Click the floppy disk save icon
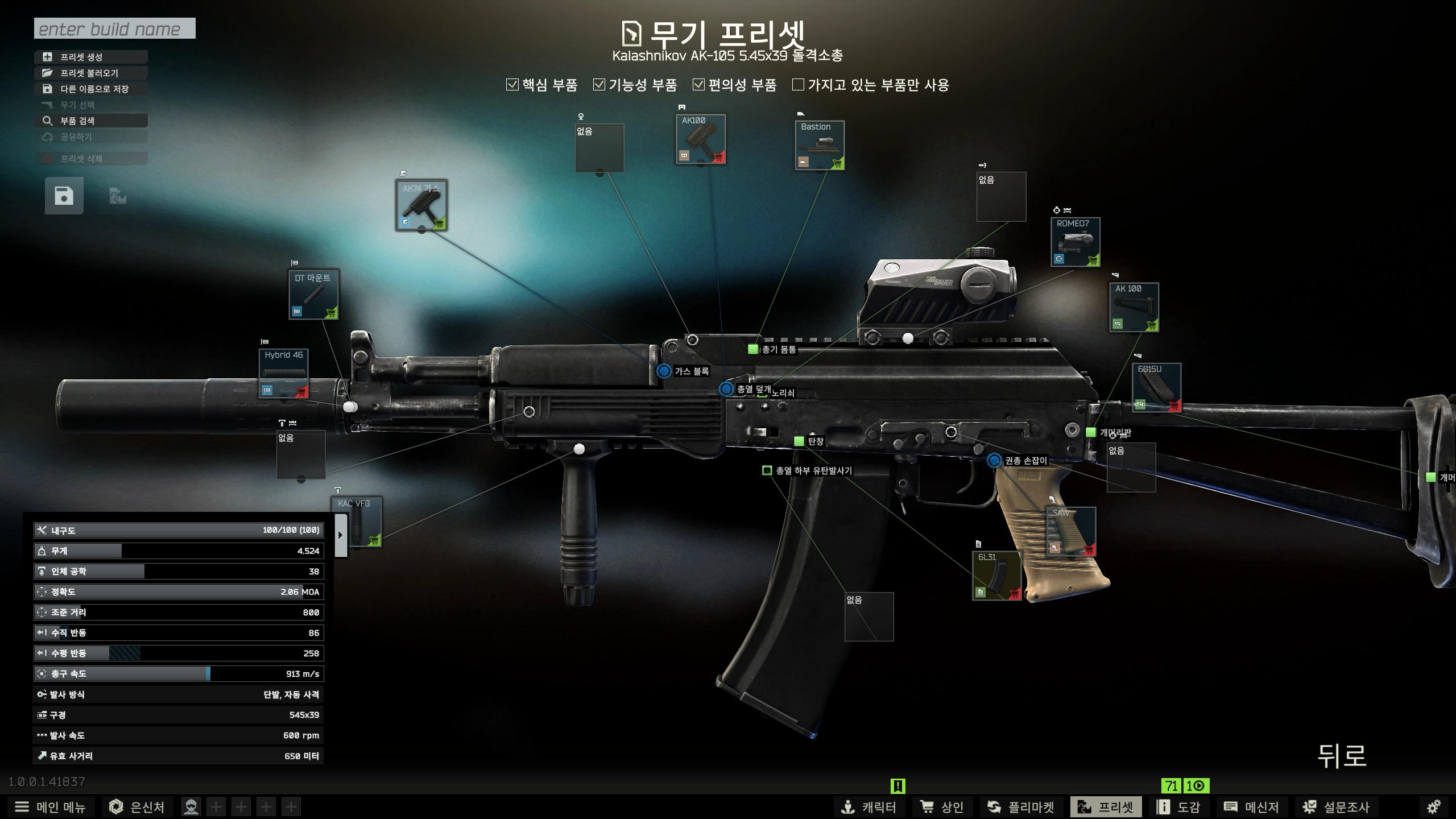This screenshot has height=819, width=1456. 64,196
